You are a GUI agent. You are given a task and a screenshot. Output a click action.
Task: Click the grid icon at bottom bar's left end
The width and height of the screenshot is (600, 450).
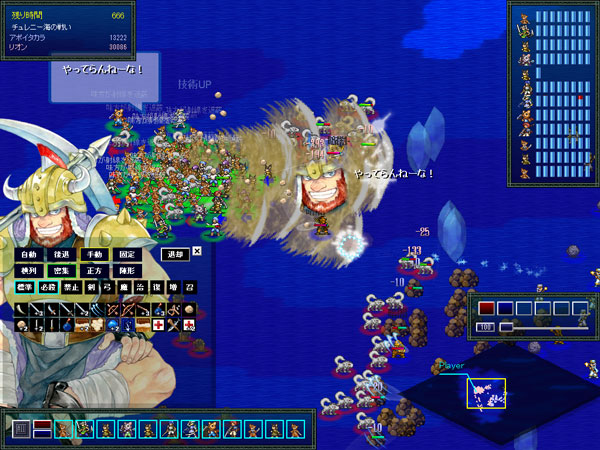point(21,430)
